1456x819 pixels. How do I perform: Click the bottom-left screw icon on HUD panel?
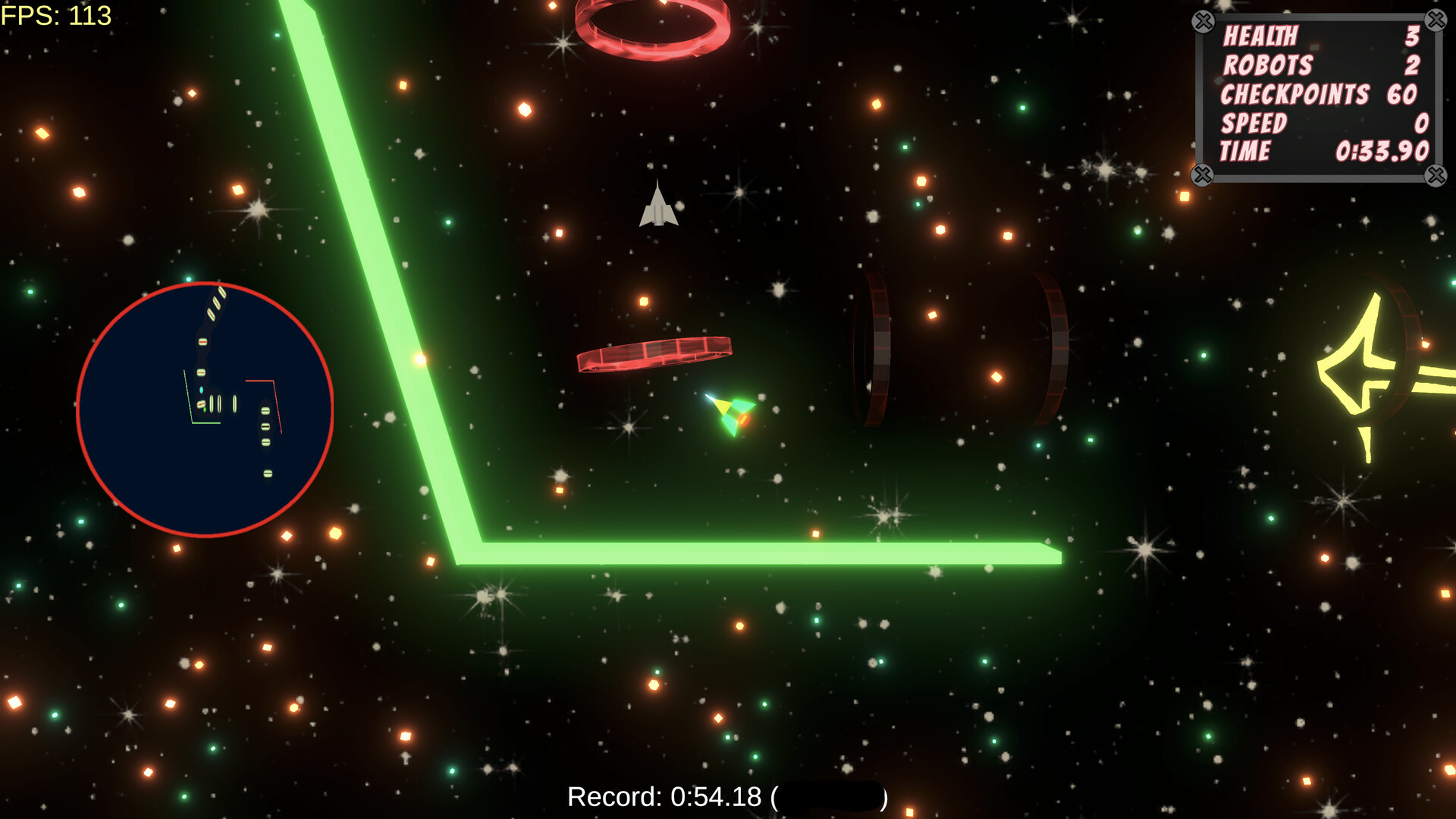[x=1202, y=177]
